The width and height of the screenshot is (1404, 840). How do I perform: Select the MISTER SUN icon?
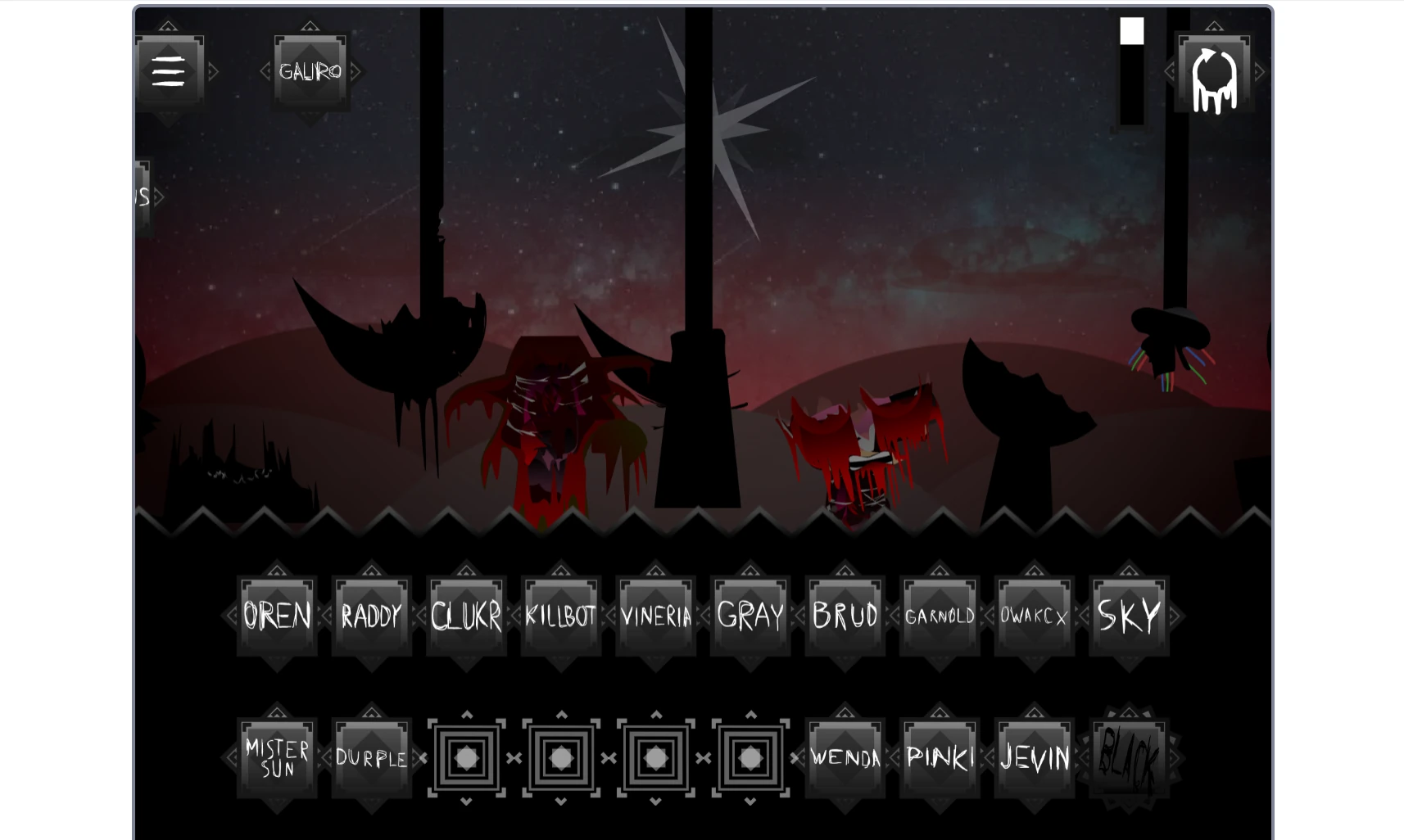tap(276, 757)
